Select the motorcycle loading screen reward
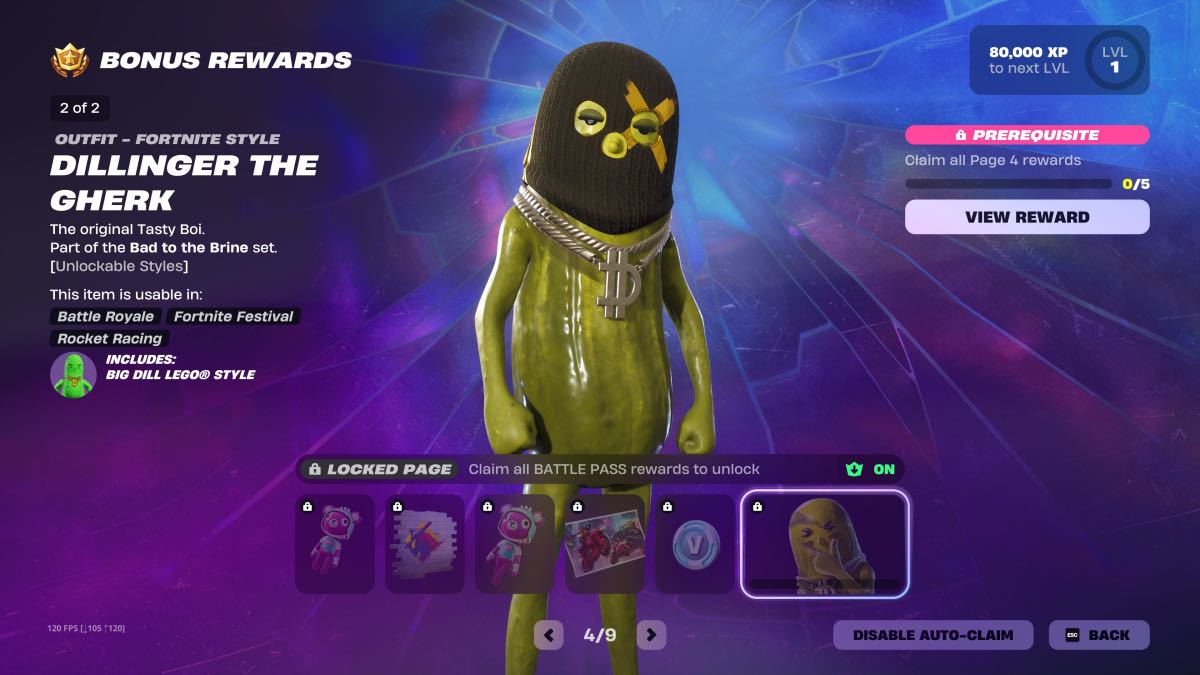 (x=604, y=543)
